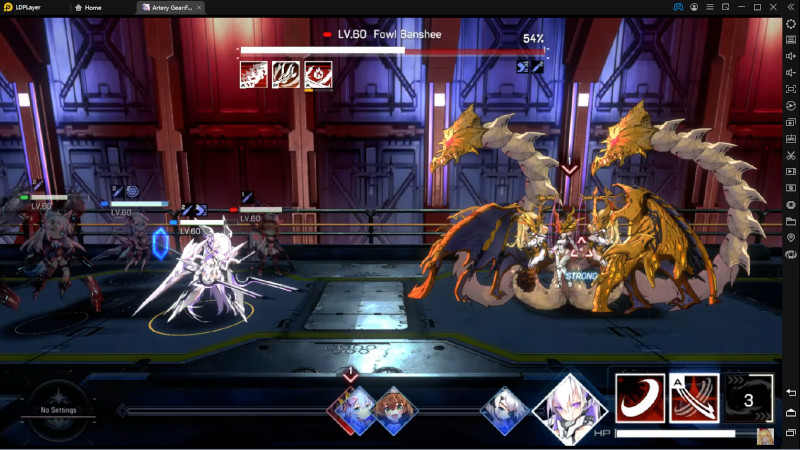This screenshot has height=450, width=800.
Task: Inspect Fowl Banshee's middle skill icon
Action: pyautogui.click(x=286, y=75)
